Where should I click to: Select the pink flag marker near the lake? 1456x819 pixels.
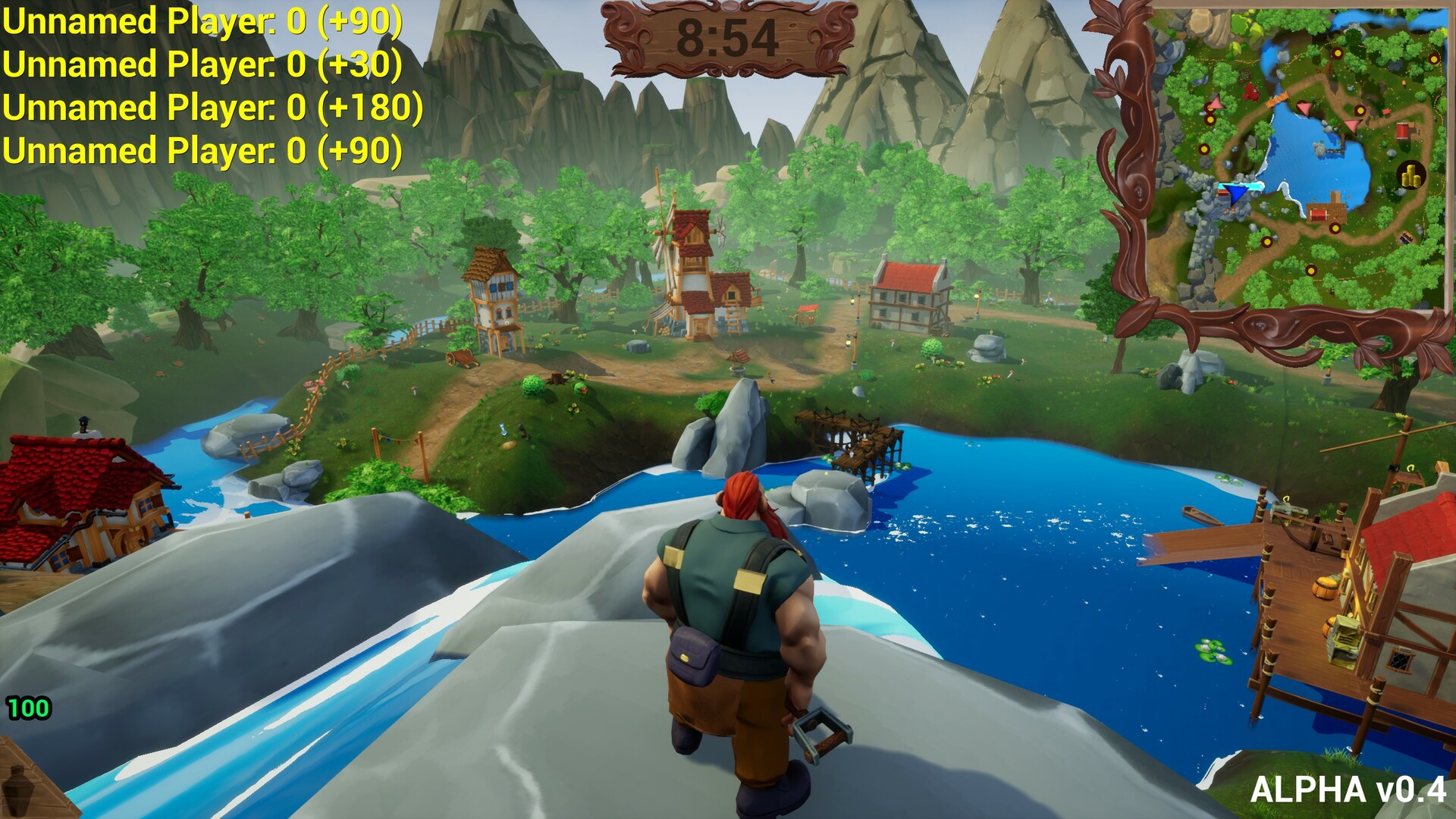[x=1304, y=109]
